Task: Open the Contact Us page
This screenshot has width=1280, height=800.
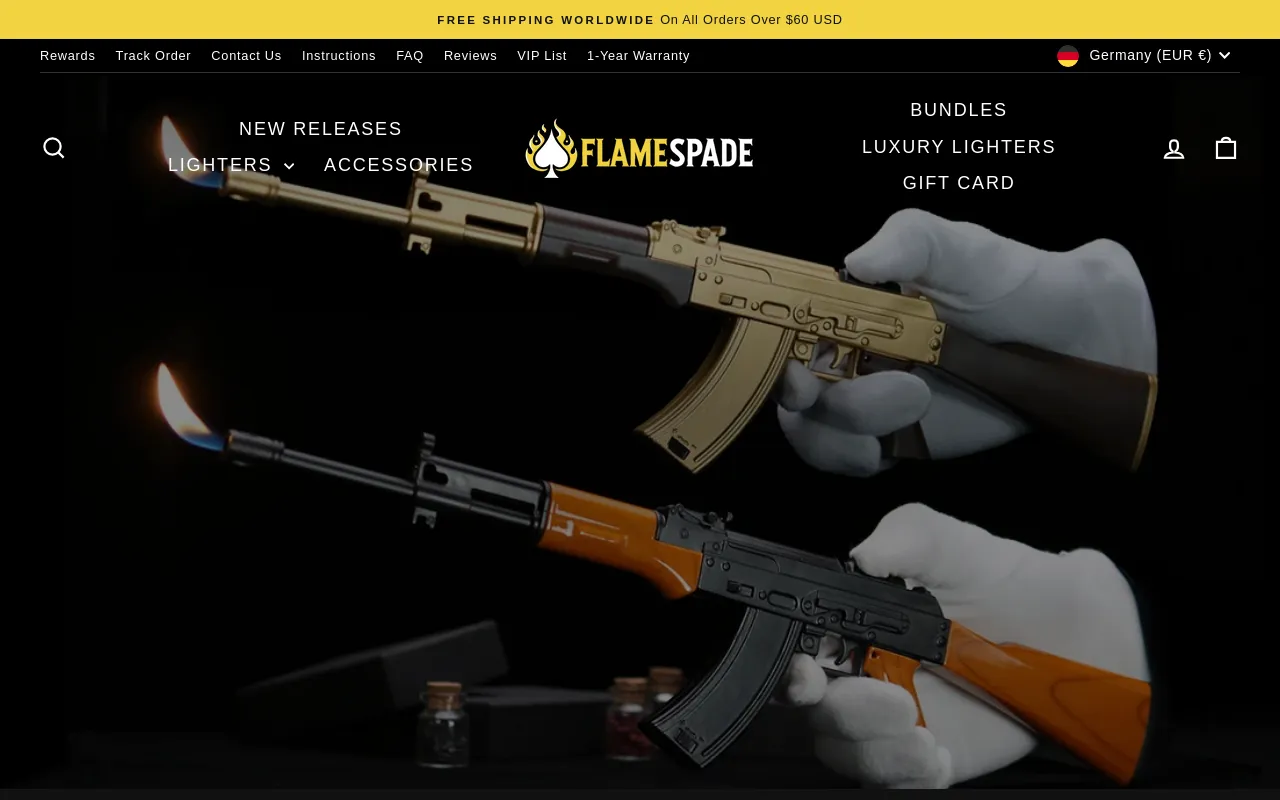Action: click(246, 56)
